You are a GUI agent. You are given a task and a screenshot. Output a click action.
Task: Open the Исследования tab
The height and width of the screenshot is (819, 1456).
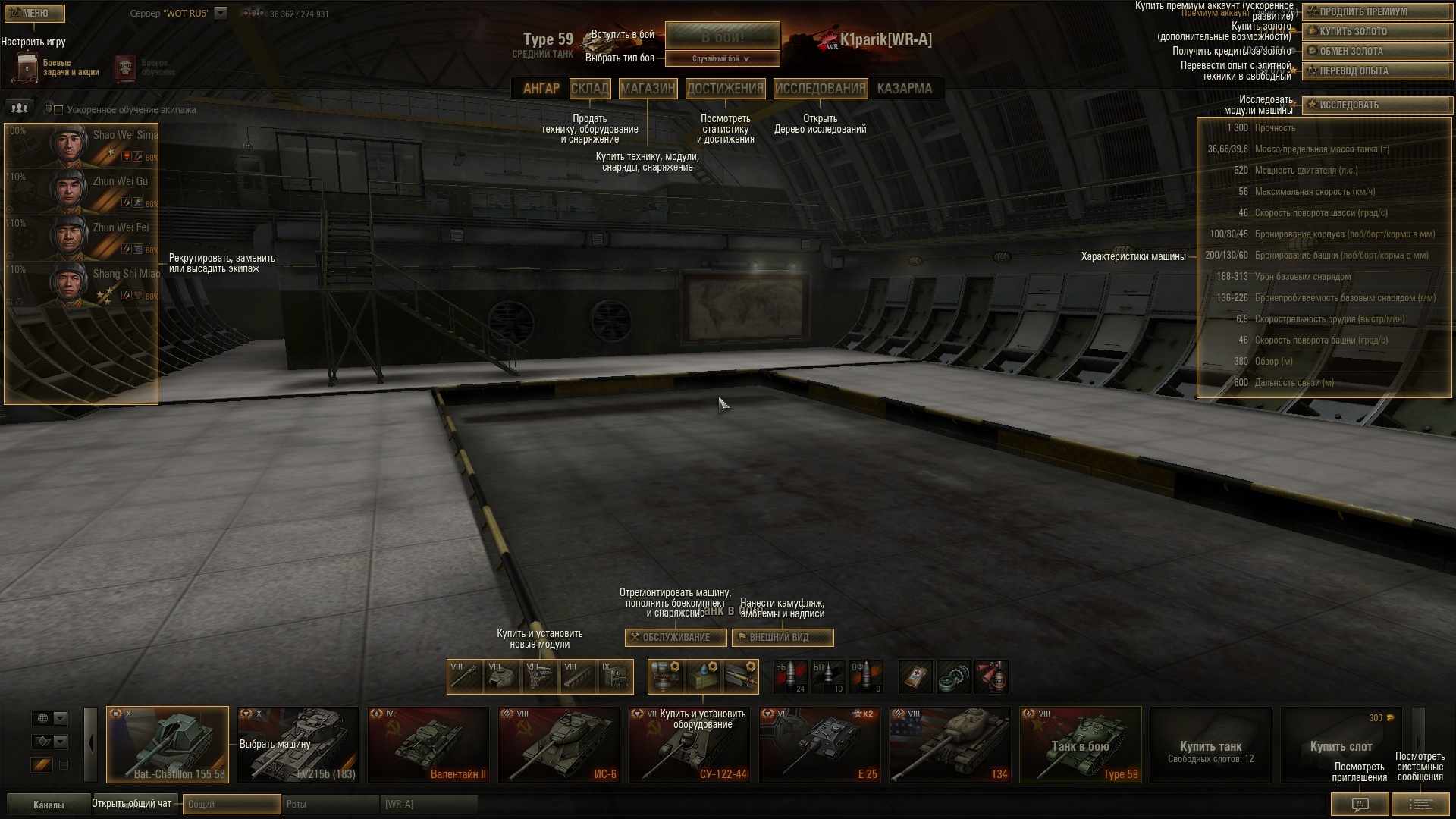click(820, 88)
